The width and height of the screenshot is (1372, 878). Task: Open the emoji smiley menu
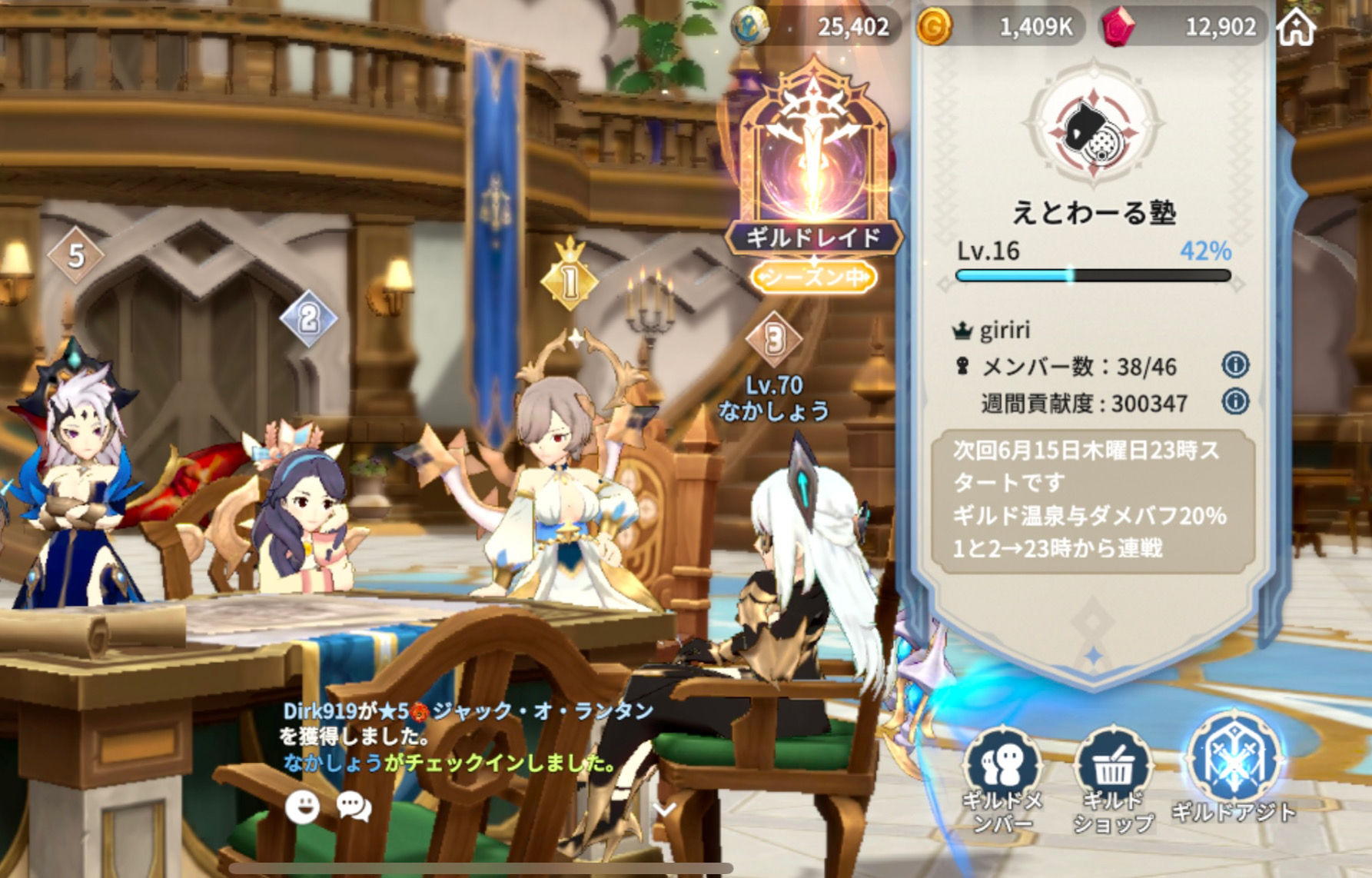[x=302, y=807]
